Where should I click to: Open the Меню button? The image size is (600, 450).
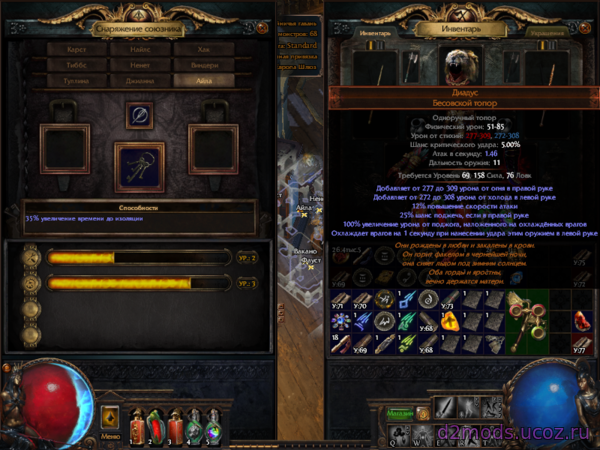pyautogui.click(x=111, y=437)
